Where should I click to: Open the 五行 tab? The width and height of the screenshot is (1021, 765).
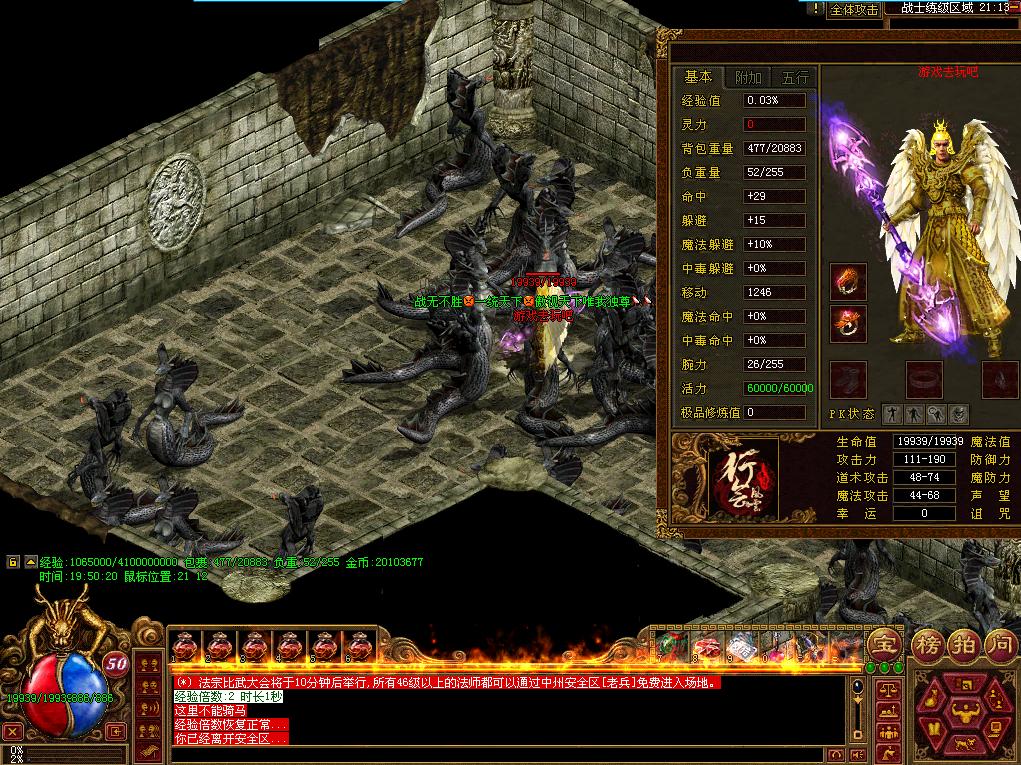pos(795,77)
